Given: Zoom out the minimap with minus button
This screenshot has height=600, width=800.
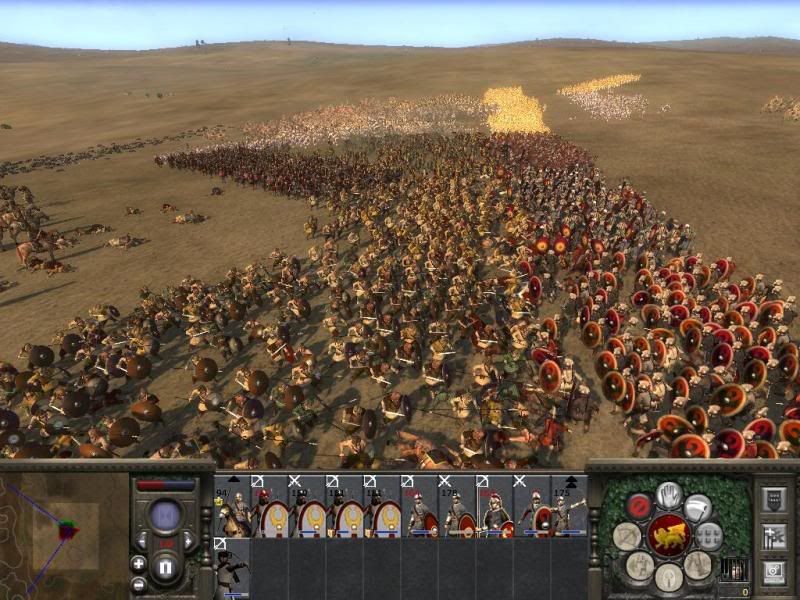Looking at the screenshot, I should (138, 583).
